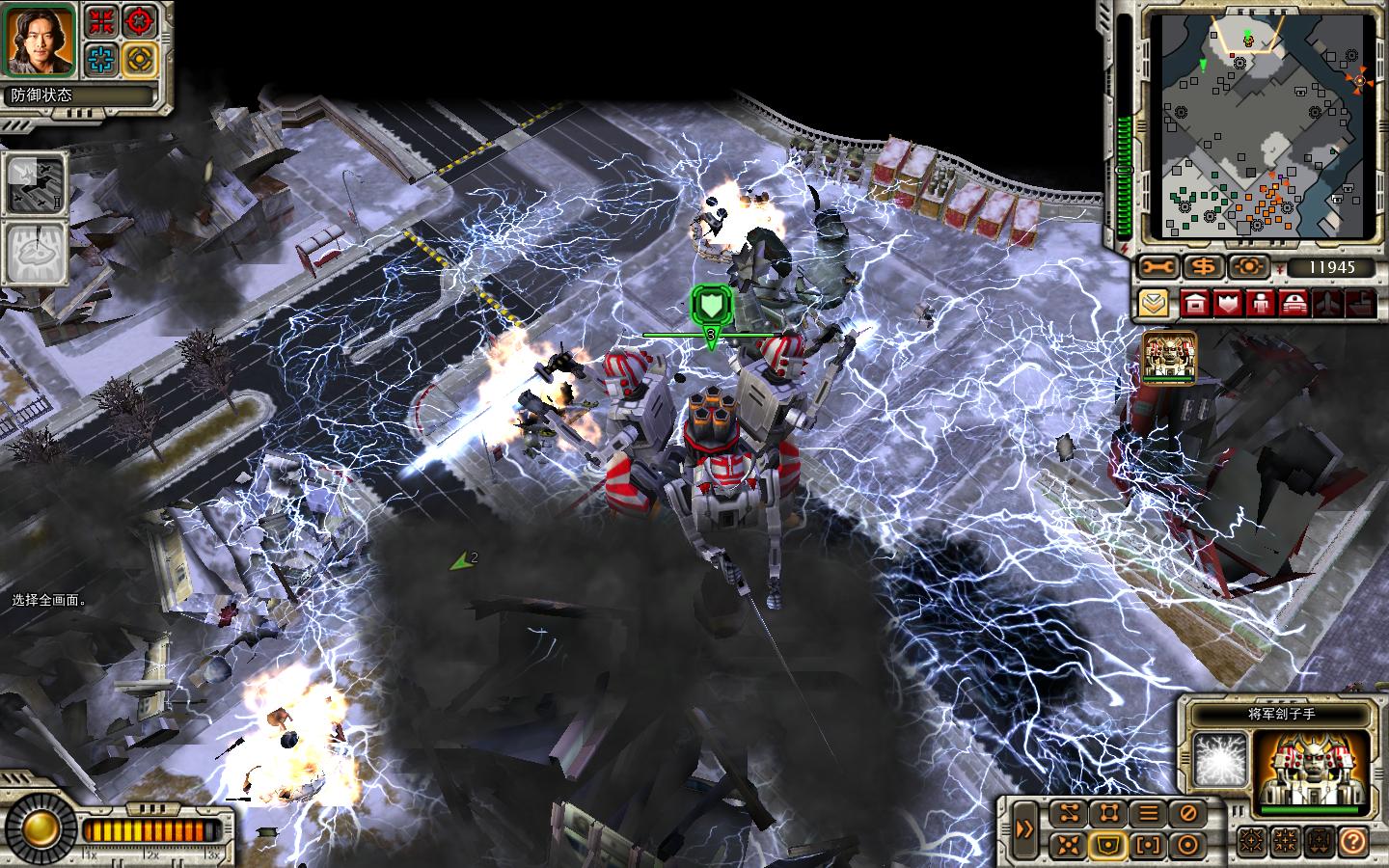1389x868 pixels.
Task: Open the red structures production tab
Action: tap(1196, 303)
